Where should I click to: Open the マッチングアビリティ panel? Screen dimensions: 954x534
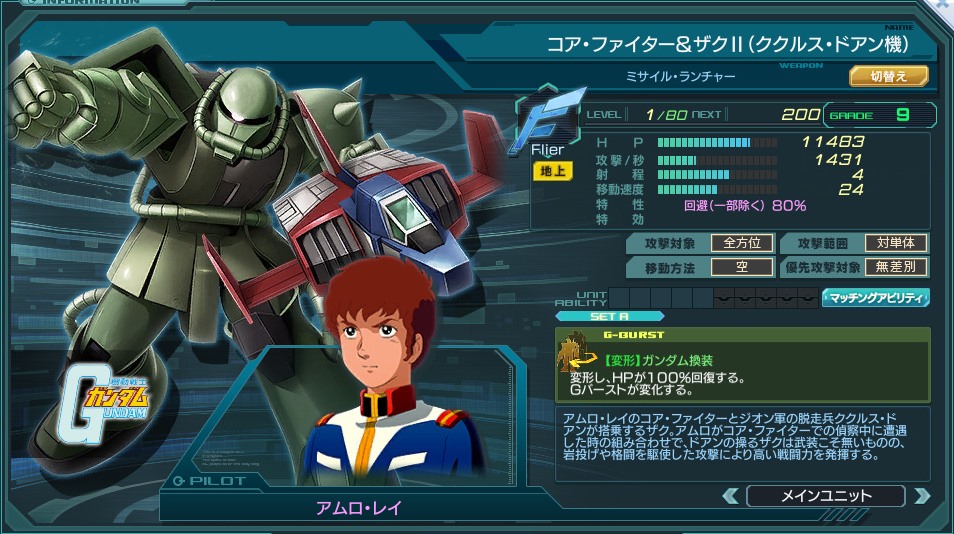point(875,298)
